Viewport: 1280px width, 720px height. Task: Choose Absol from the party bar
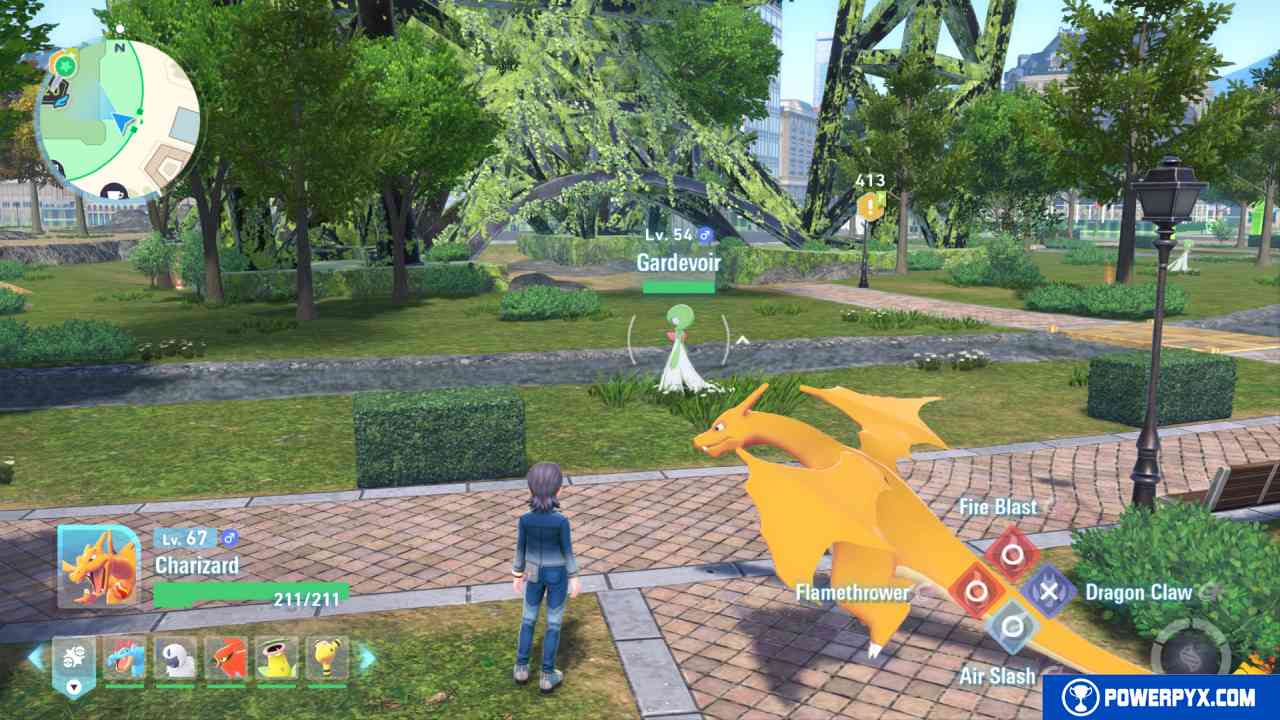(176, 658)
